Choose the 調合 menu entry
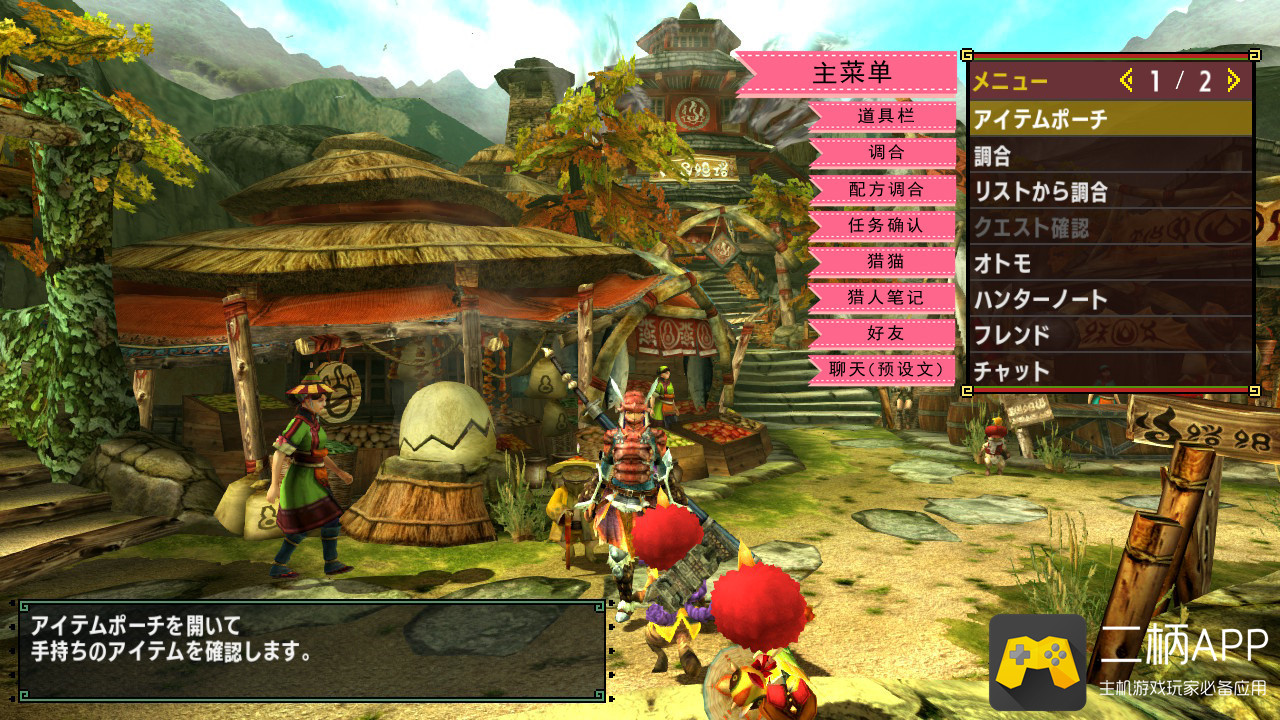 point(1110,156)
